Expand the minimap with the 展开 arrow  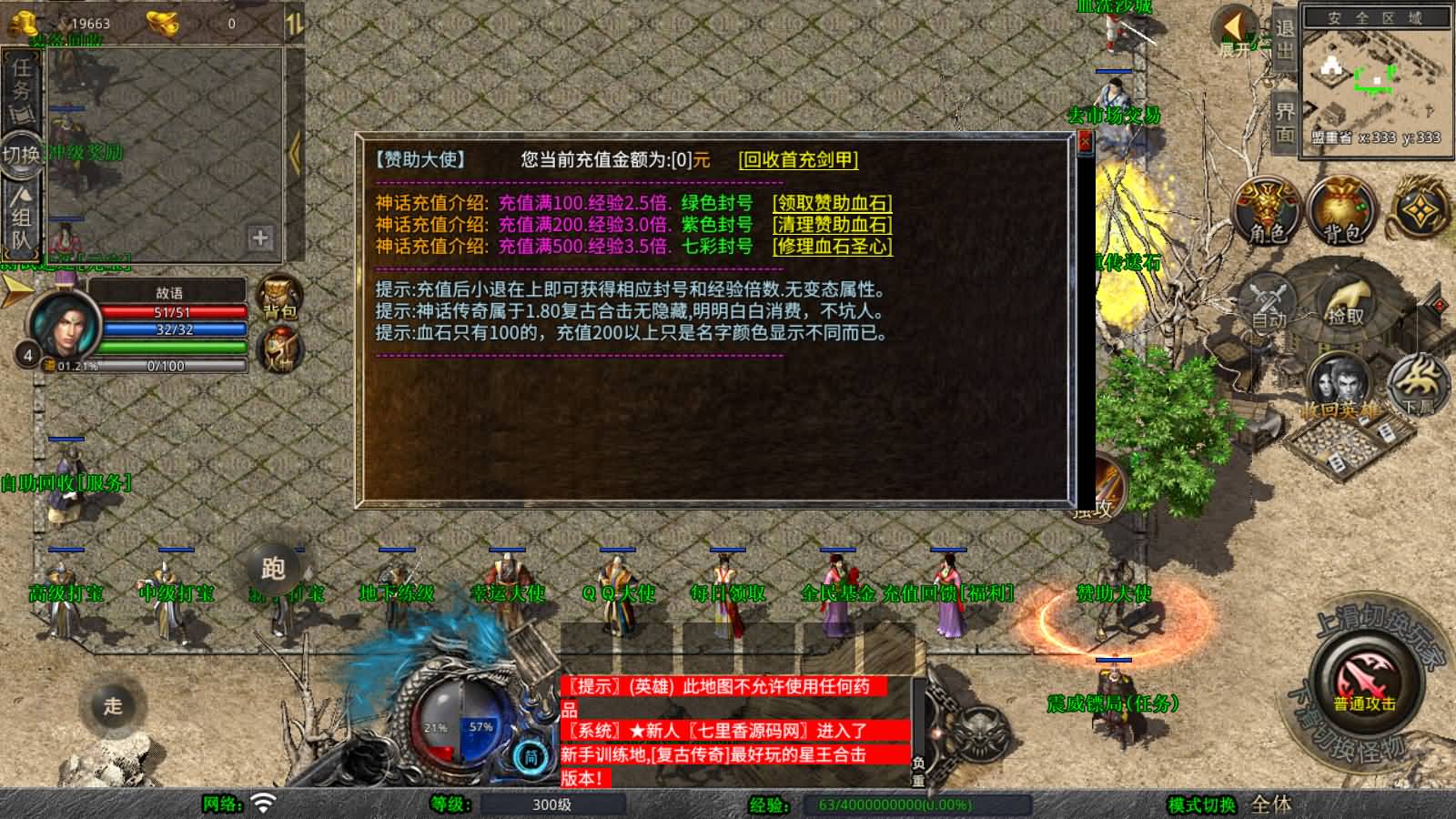tap(1233, 27)
